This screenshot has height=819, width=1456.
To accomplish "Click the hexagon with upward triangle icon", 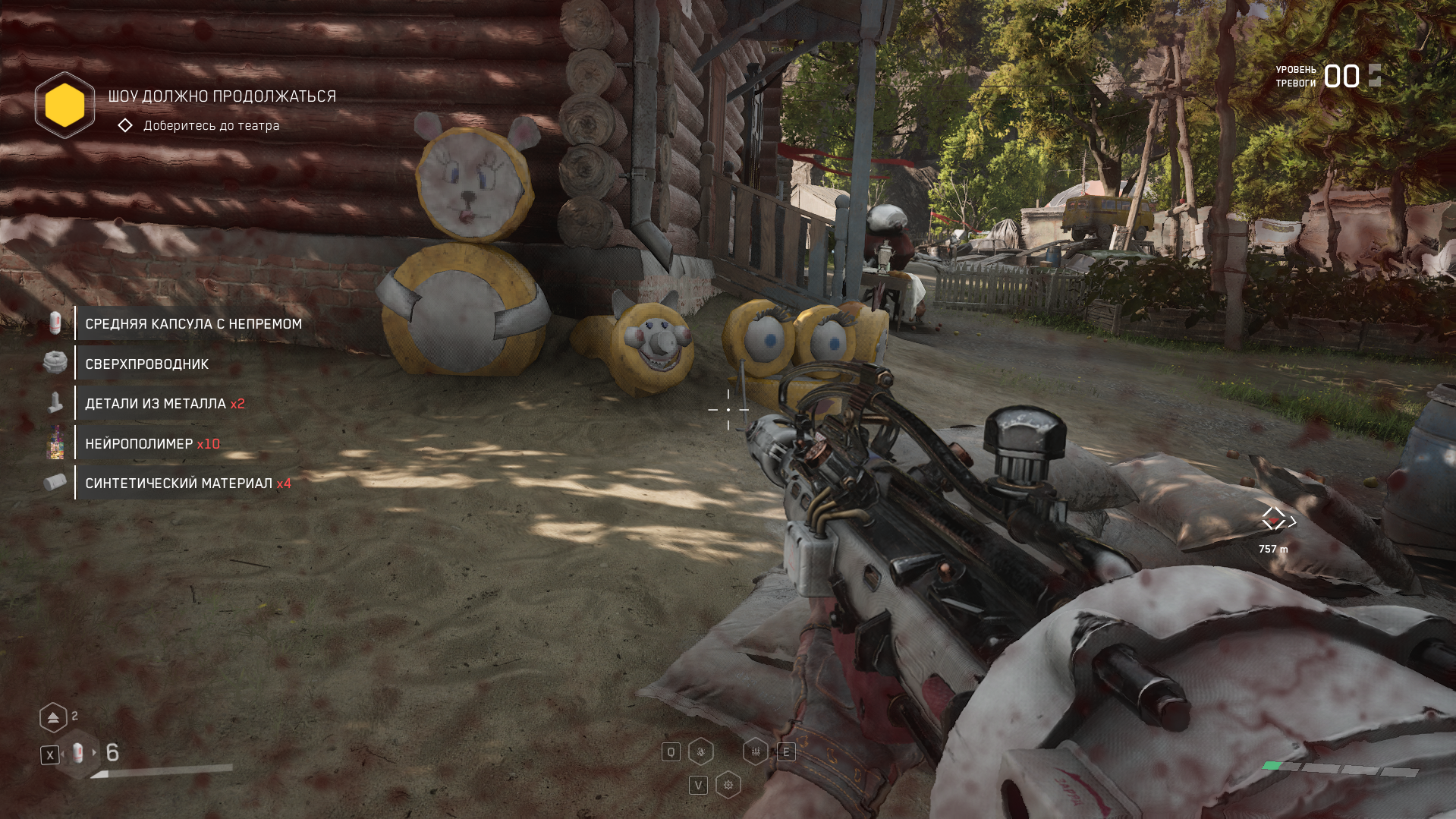I will click(53, 717).
